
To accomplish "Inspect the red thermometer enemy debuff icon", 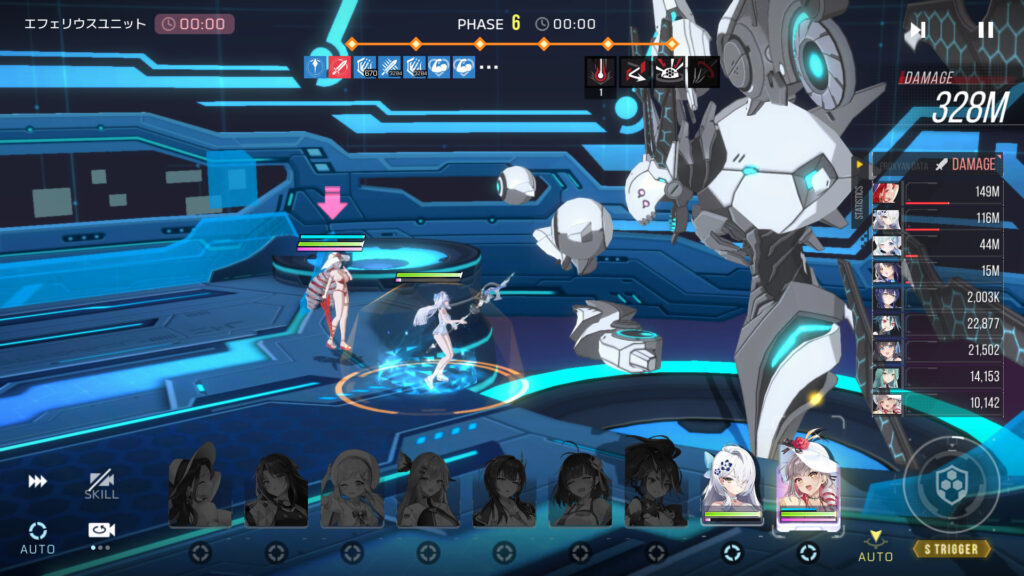I will tap(601, 70).
